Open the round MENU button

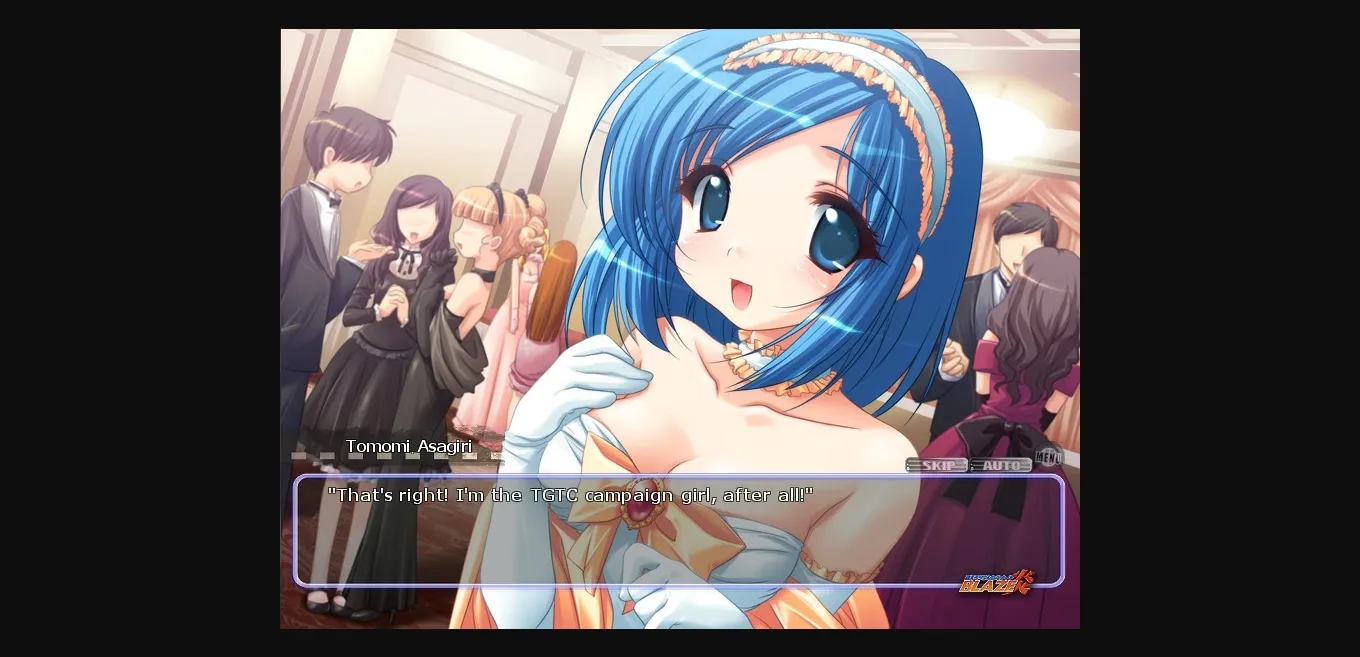1049,458
